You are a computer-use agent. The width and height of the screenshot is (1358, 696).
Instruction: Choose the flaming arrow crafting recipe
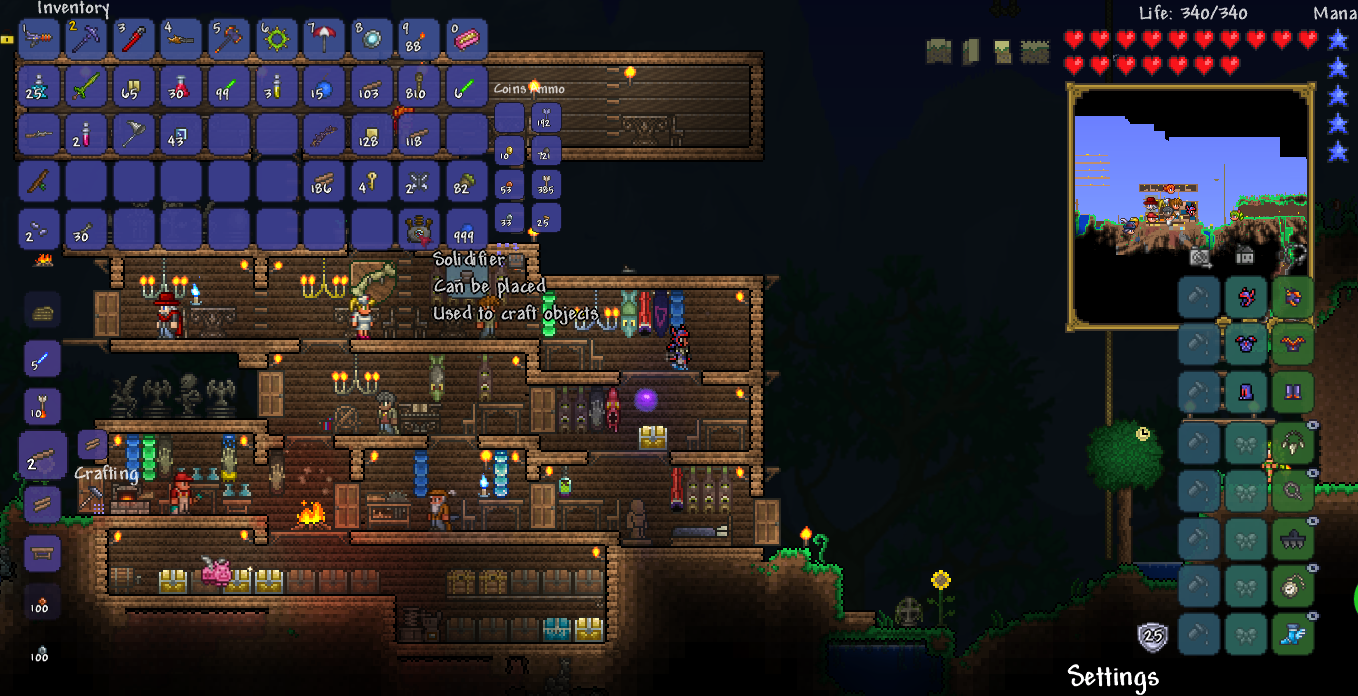(43, 406)
